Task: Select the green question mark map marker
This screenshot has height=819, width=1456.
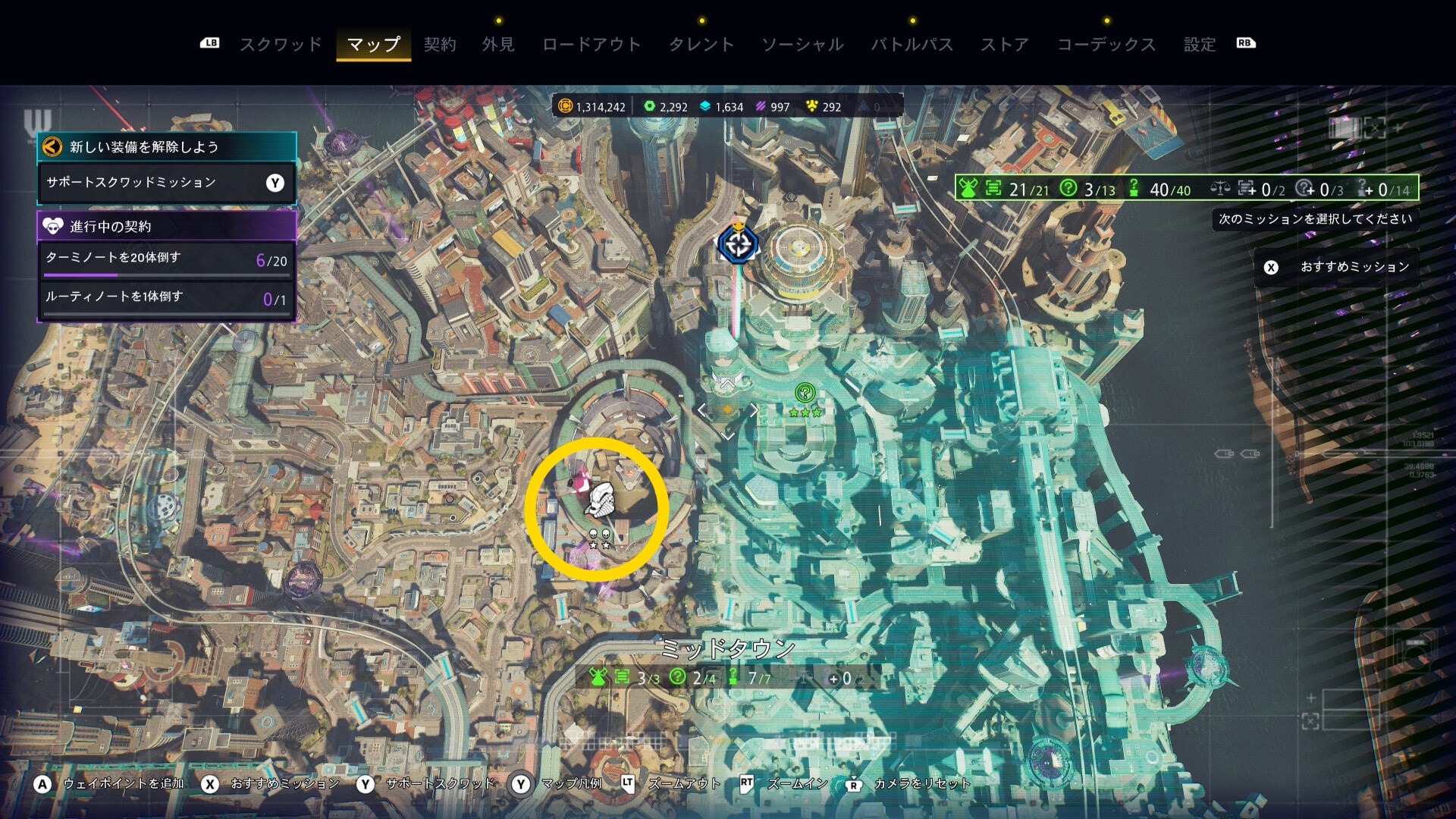Action: (x=805, y=393)
